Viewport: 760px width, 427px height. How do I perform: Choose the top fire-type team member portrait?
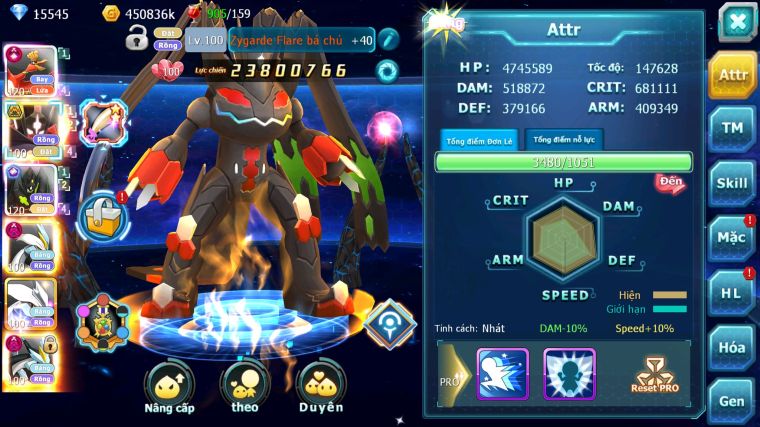[31, 70]
